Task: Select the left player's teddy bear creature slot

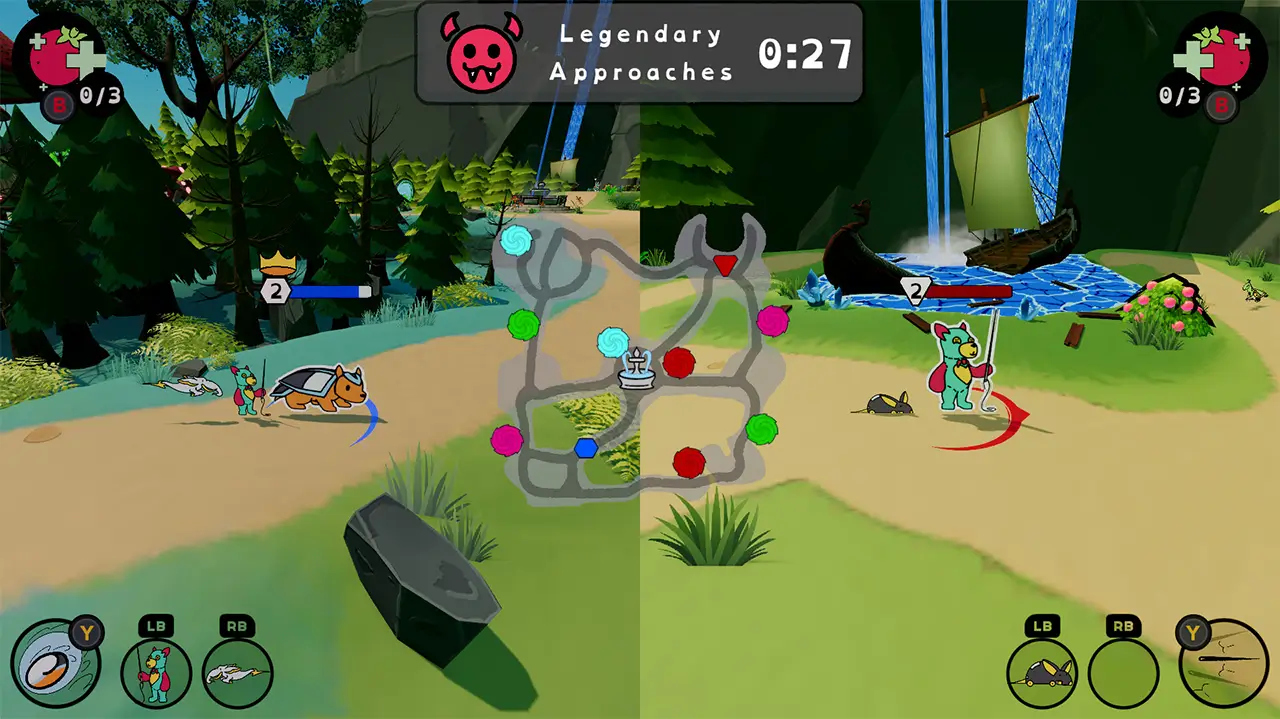Action: pyautogui.click(x=156, y=673)
